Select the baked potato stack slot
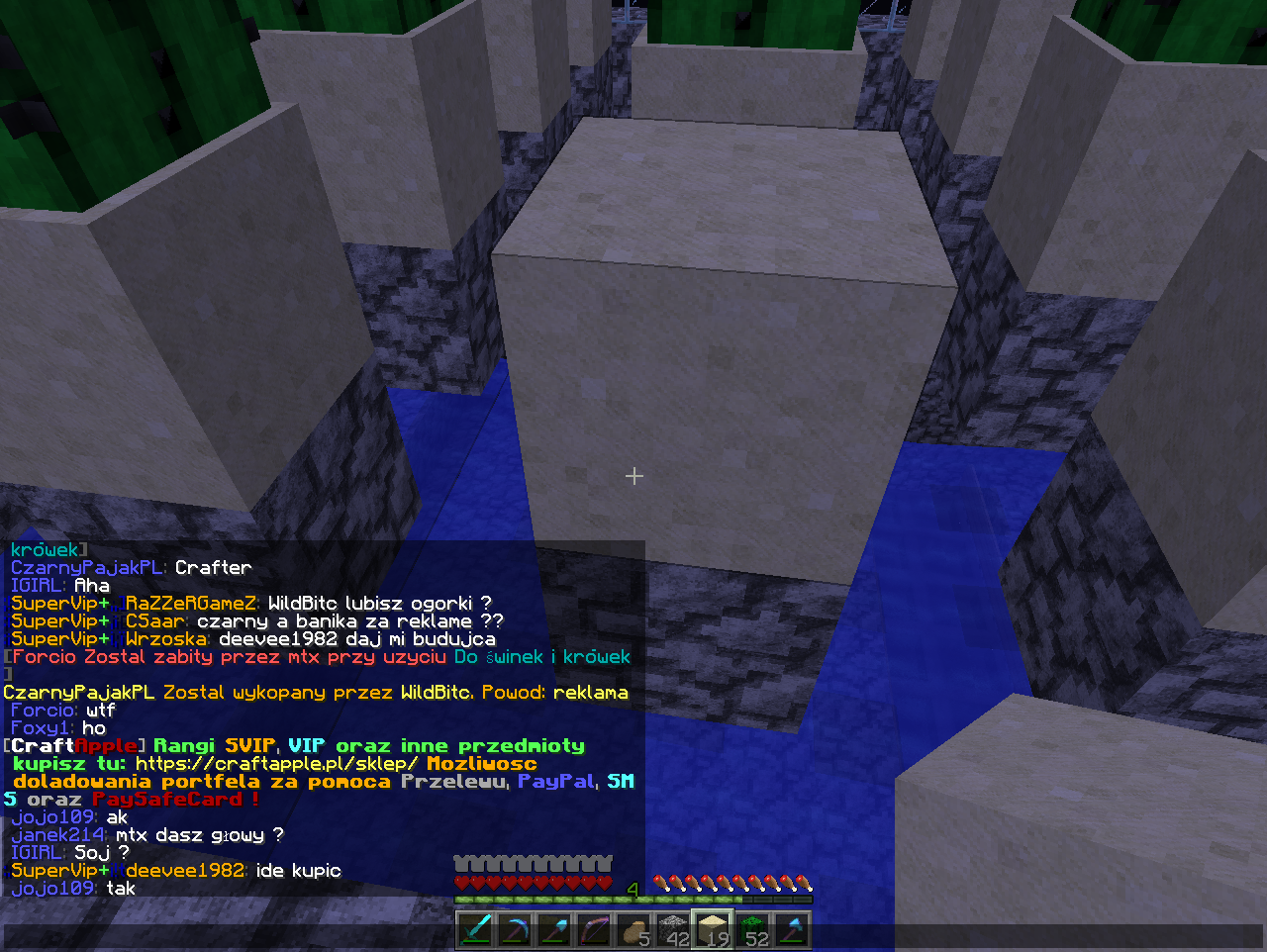The image size is (1267, 952). [633, 931]
